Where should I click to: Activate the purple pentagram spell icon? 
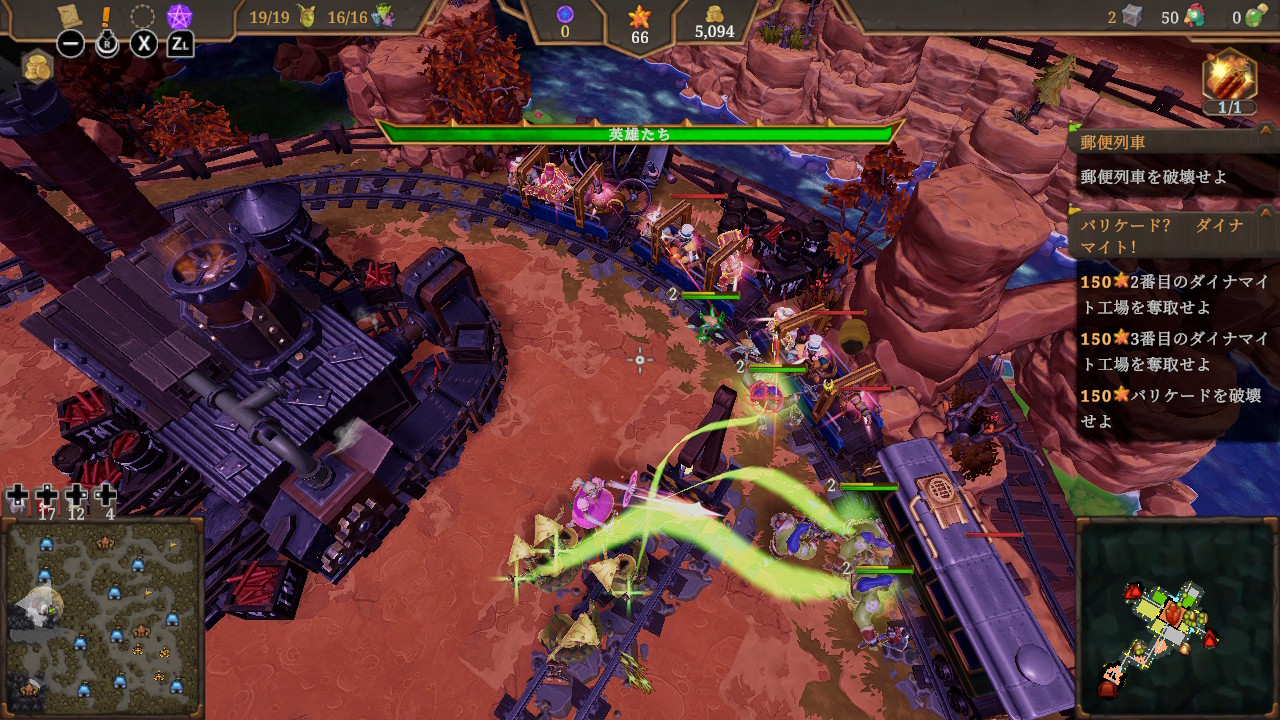[x=181, y=16]
